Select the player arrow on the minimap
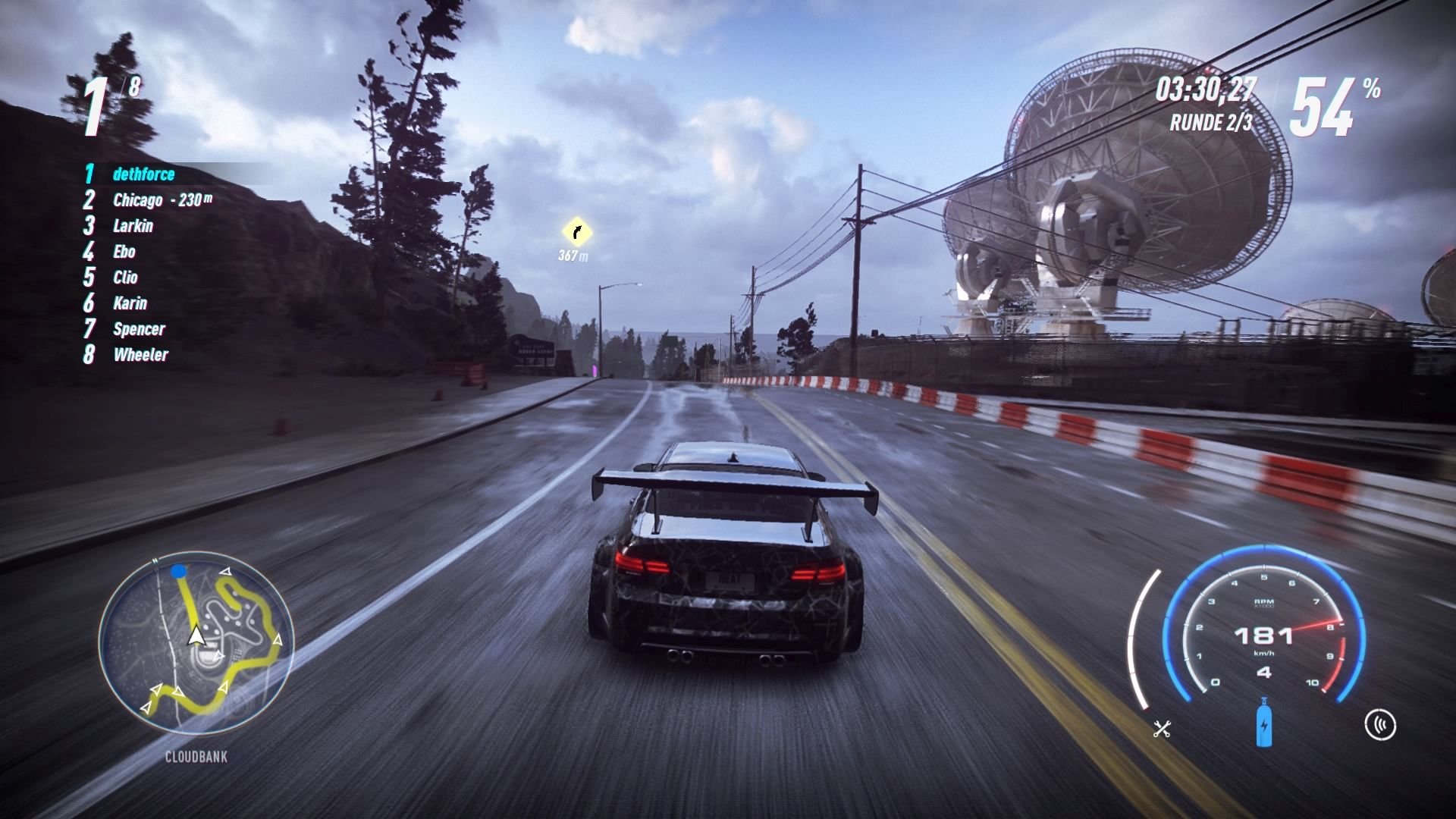This screenshot has width=1456, height=819. [x=198, y=637]
